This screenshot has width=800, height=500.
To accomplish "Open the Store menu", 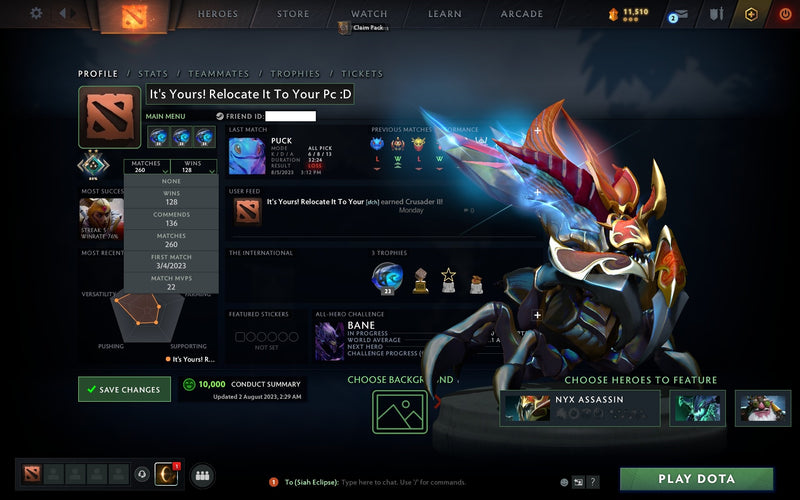I will (x=293, y=14).
